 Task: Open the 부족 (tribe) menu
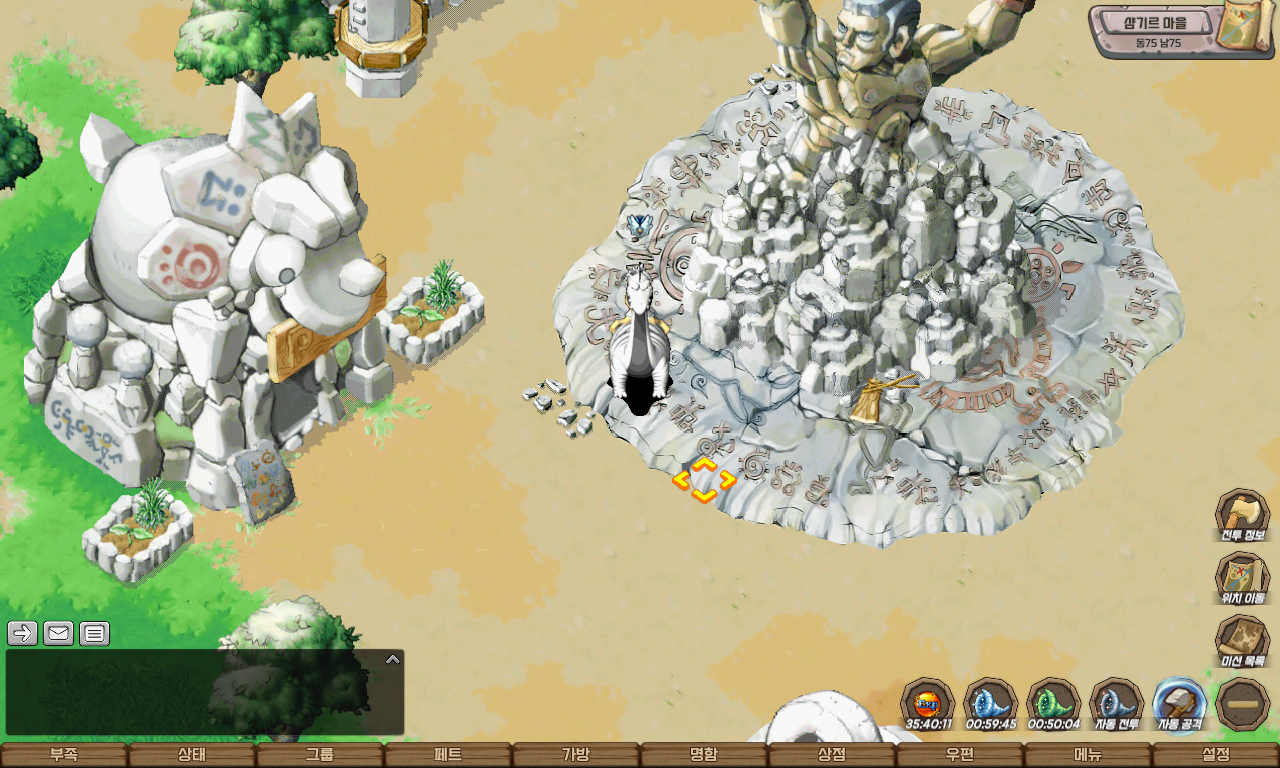[x=64, y=755]
